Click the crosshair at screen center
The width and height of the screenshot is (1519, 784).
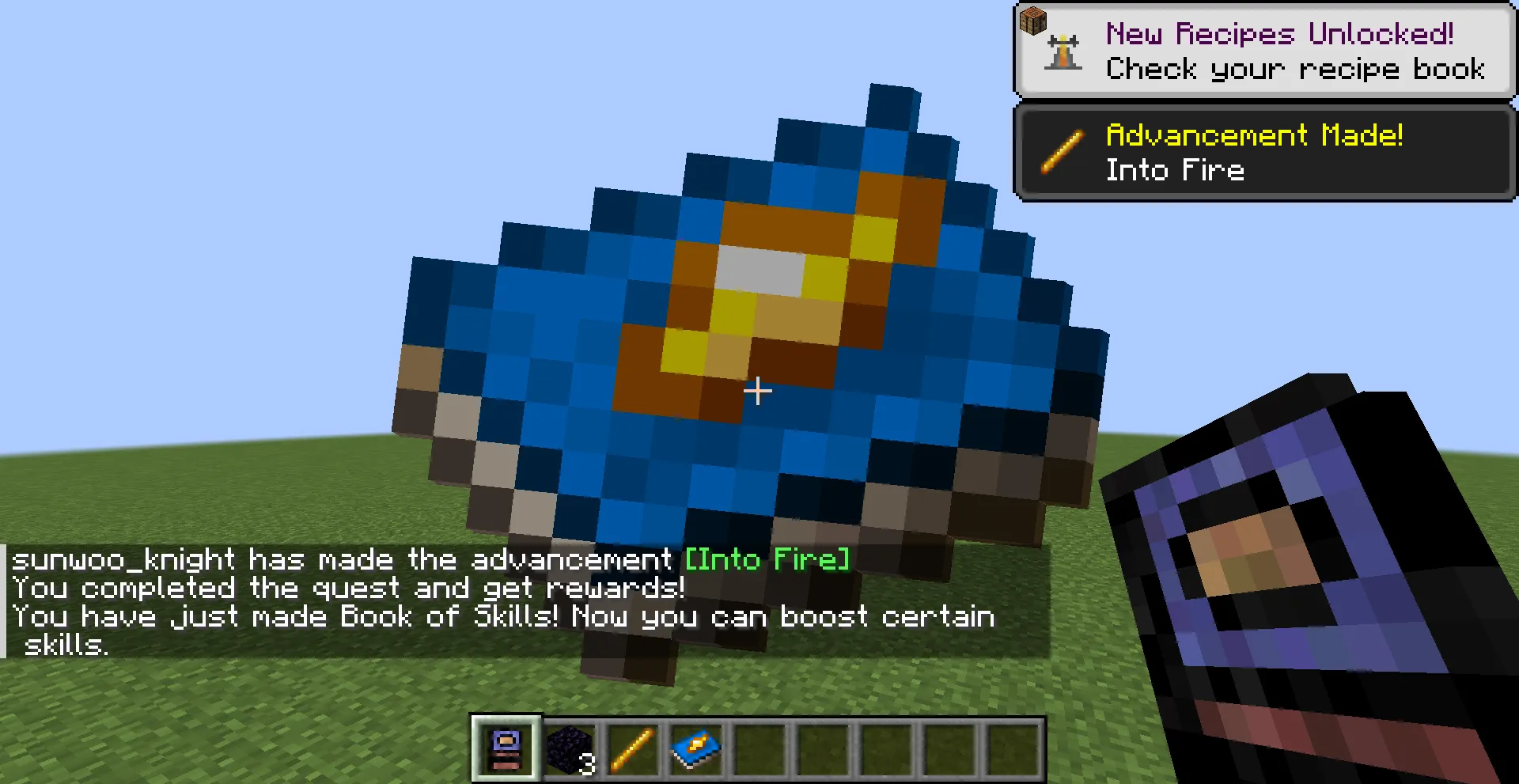(759, 391)
